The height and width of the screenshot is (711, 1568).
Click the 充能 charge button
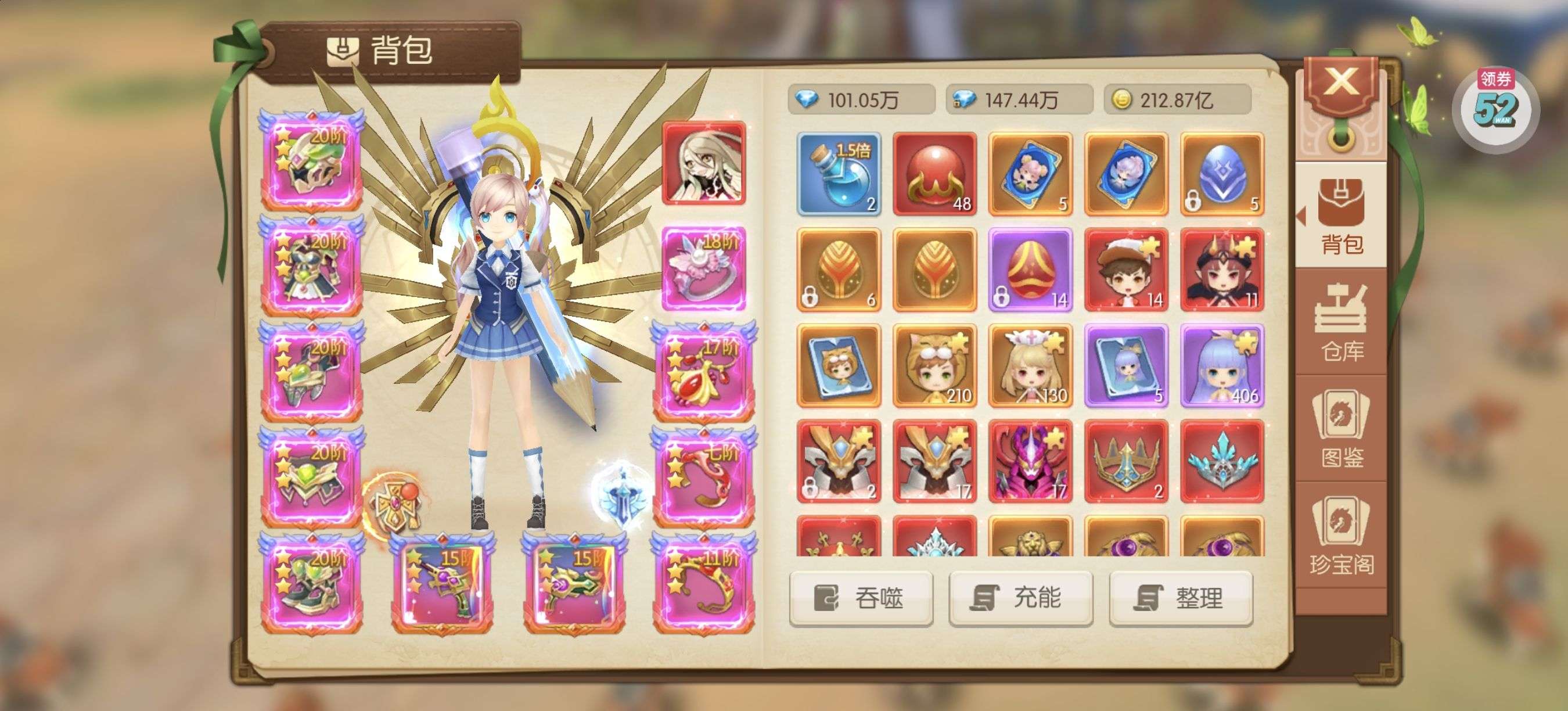[1021, 598]
